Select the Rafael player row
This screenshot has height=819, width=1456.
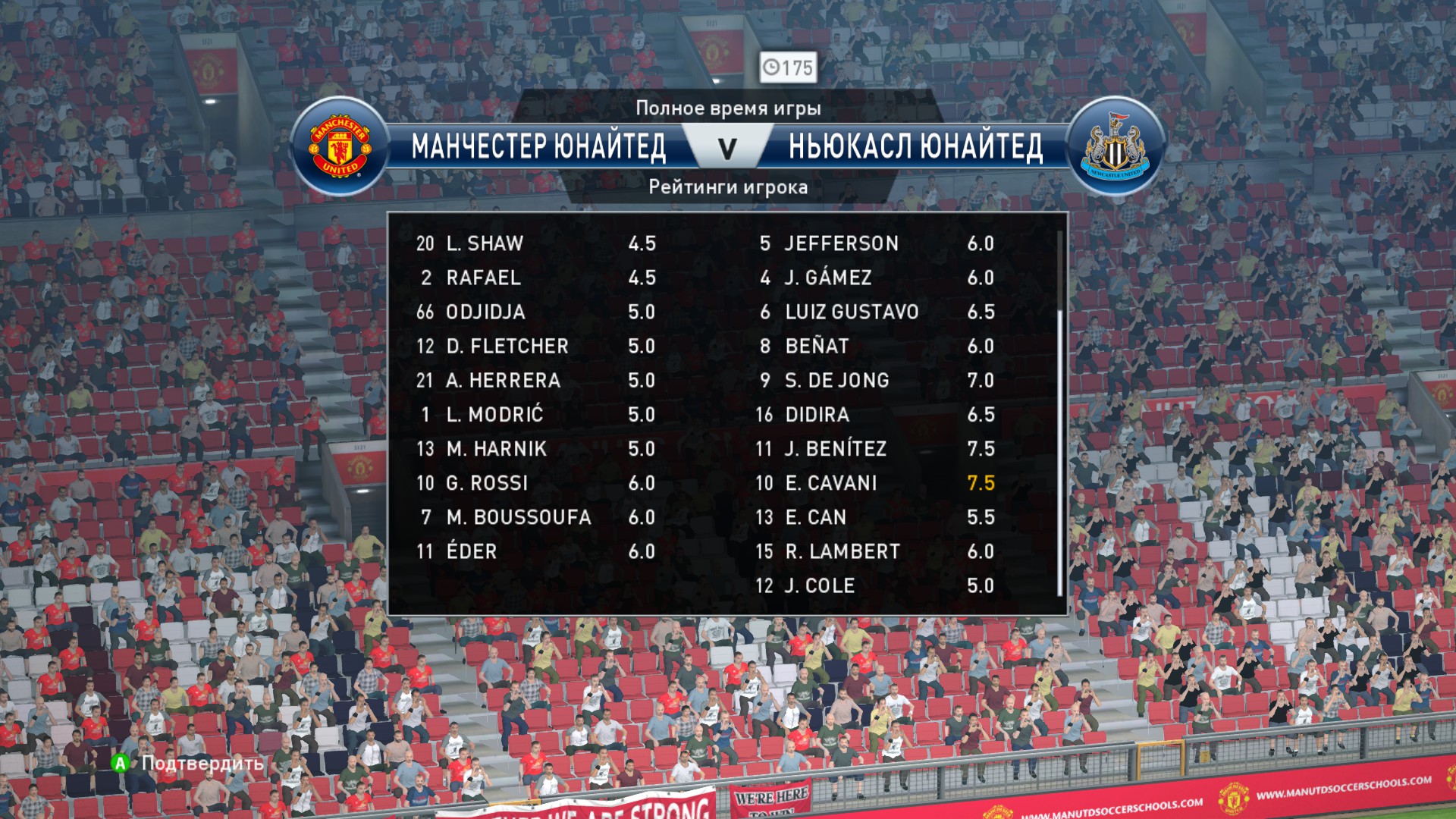(535, 278)
